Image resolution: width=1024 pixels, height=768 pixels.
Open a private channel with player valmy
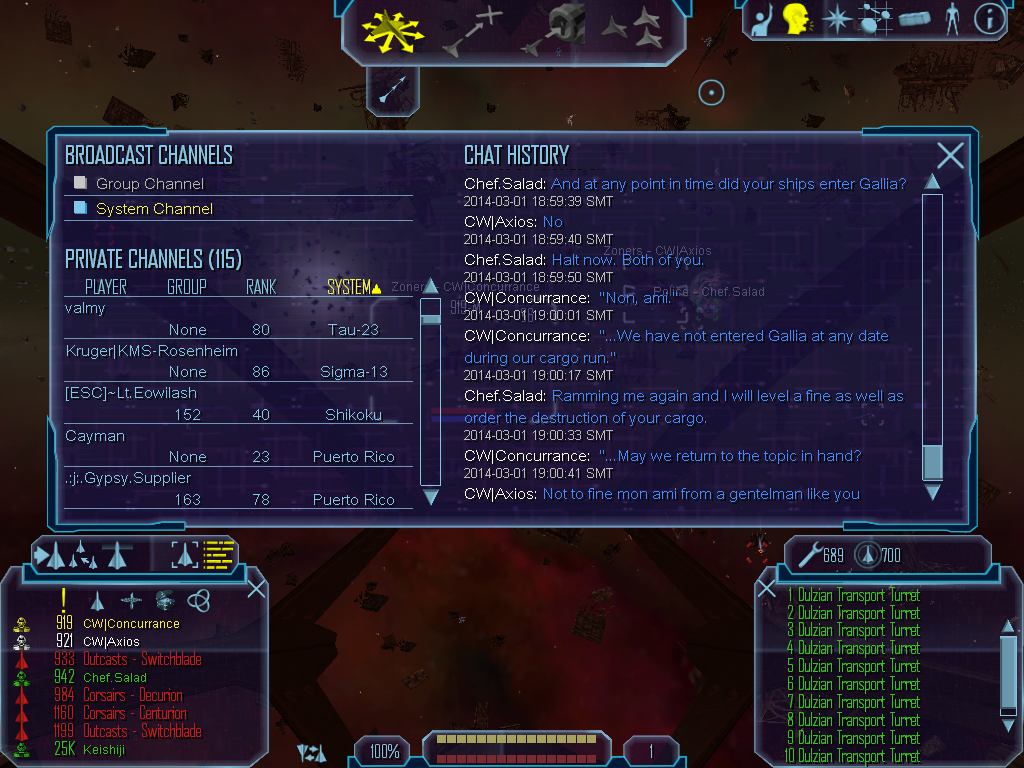click(86, 308)
